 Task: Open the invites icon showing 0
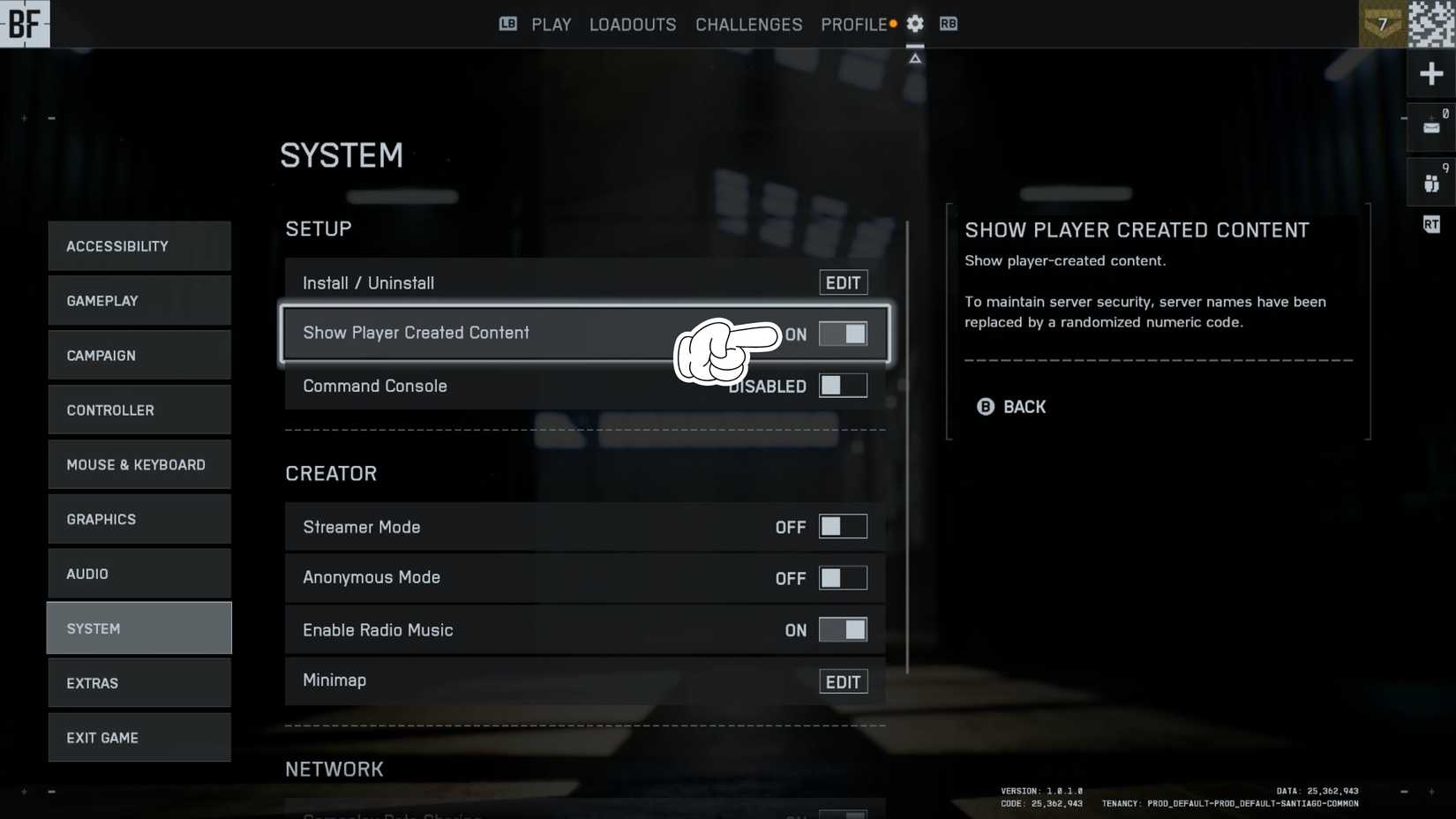pos(1431,128)
